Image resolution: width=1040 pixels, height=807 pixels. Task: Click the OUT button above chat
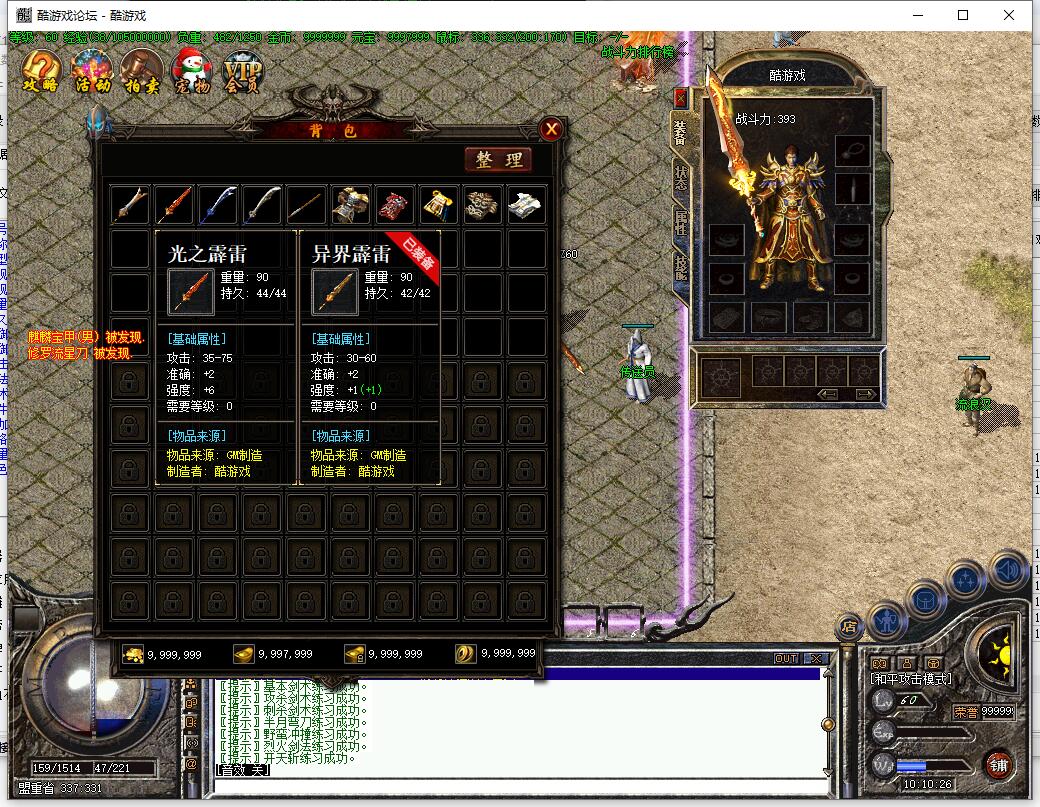786,659
